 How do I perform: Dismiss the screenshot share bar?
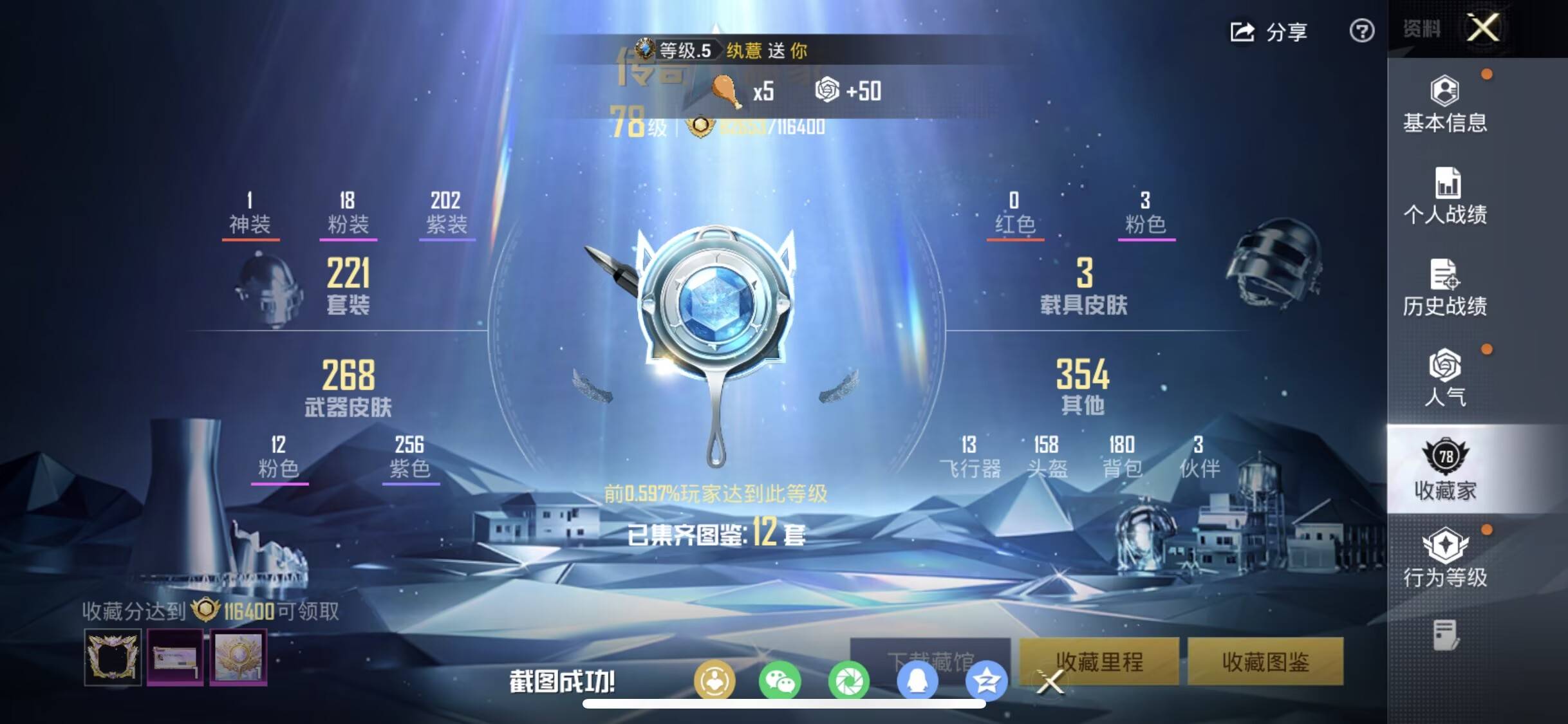pos(1050,682)
